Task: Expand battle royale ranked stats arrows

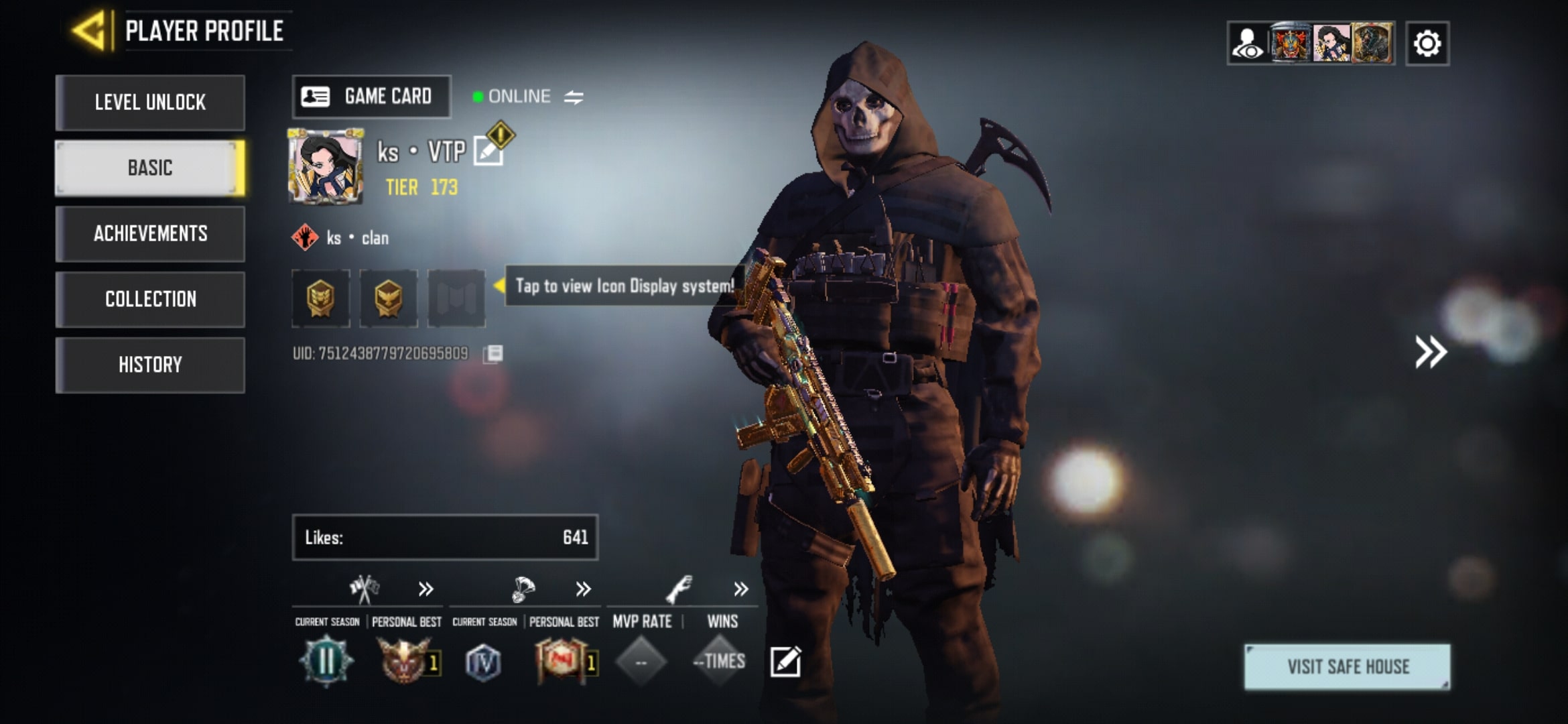Action: click(583, 589)
